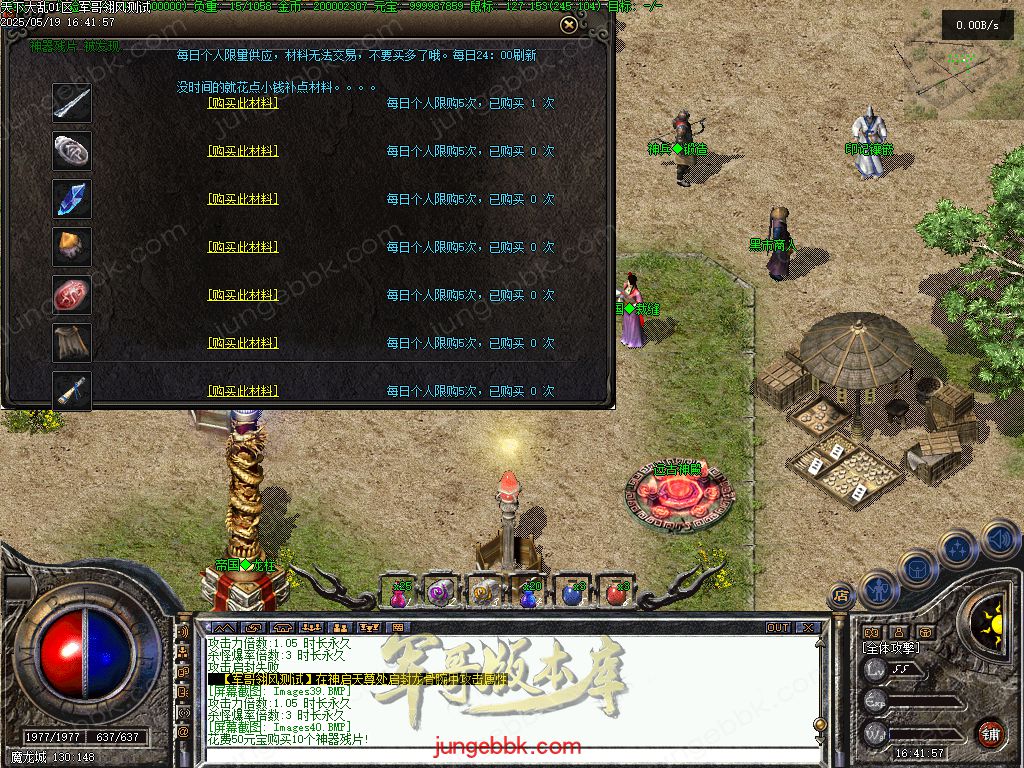Buy the material beside the orange gem
This screenshot has height=768, width=1024.
pos(243,247)
